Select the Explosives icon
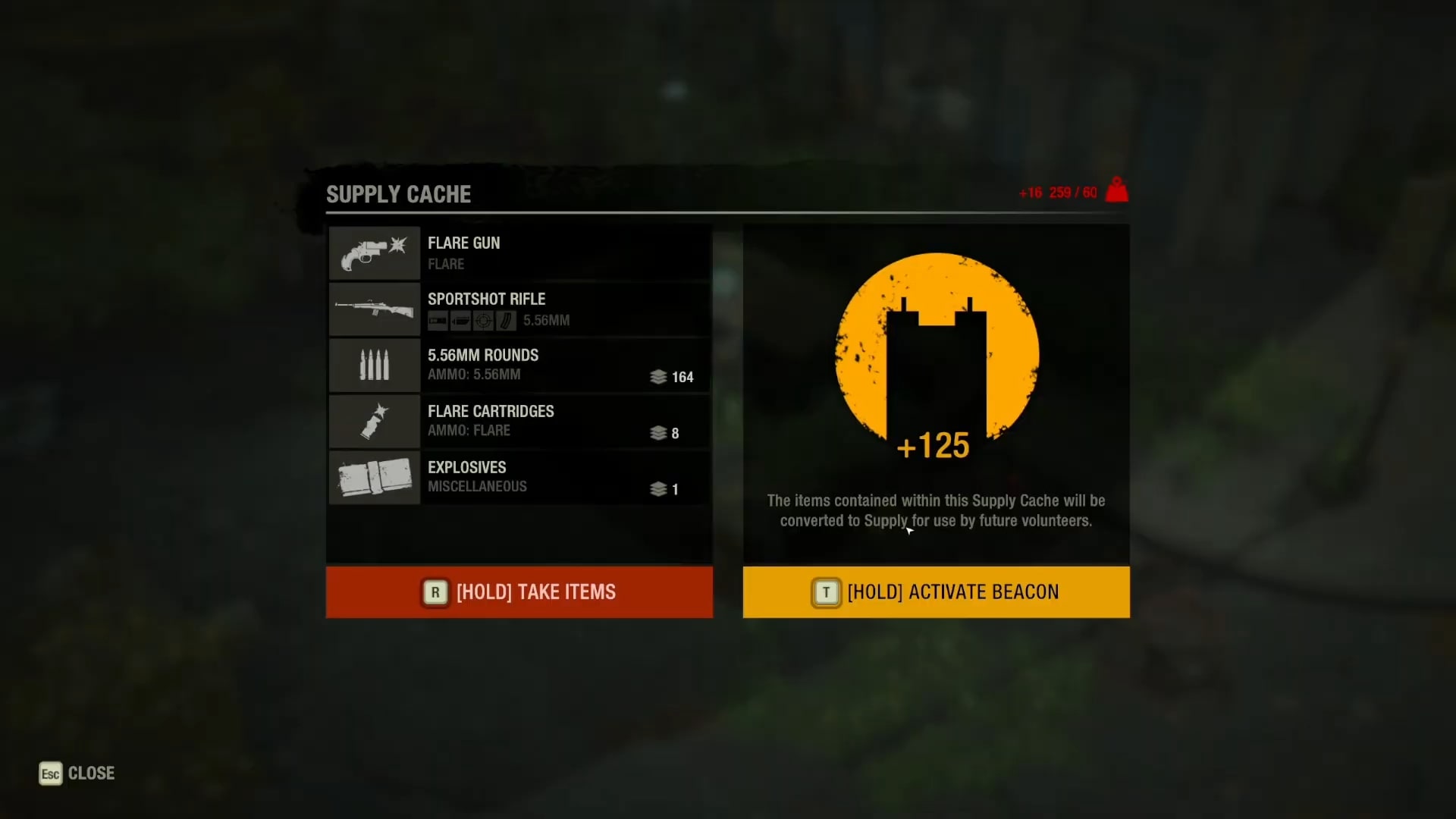Image resolution: width=1456 pixels, height=819 pixels. point(374,478)
